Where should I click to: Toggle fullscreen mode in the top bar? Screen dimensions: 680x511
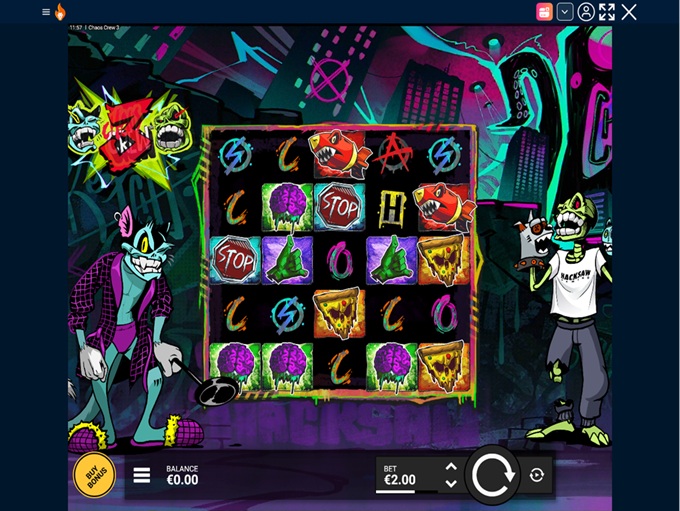click(x=607, y=12)
